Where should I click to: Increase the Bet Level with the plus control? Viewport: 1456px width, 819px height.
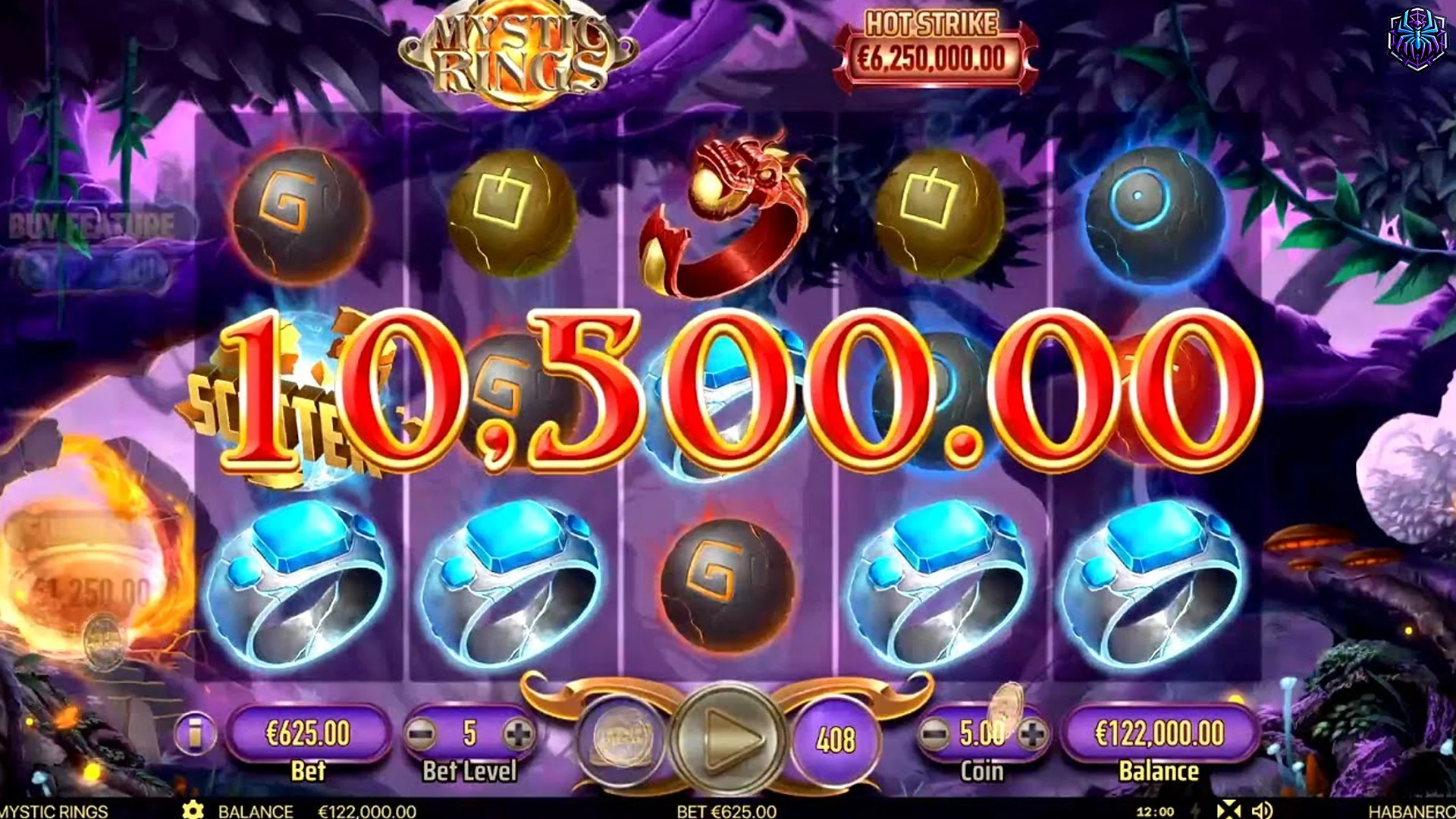(x=519, y=732)
